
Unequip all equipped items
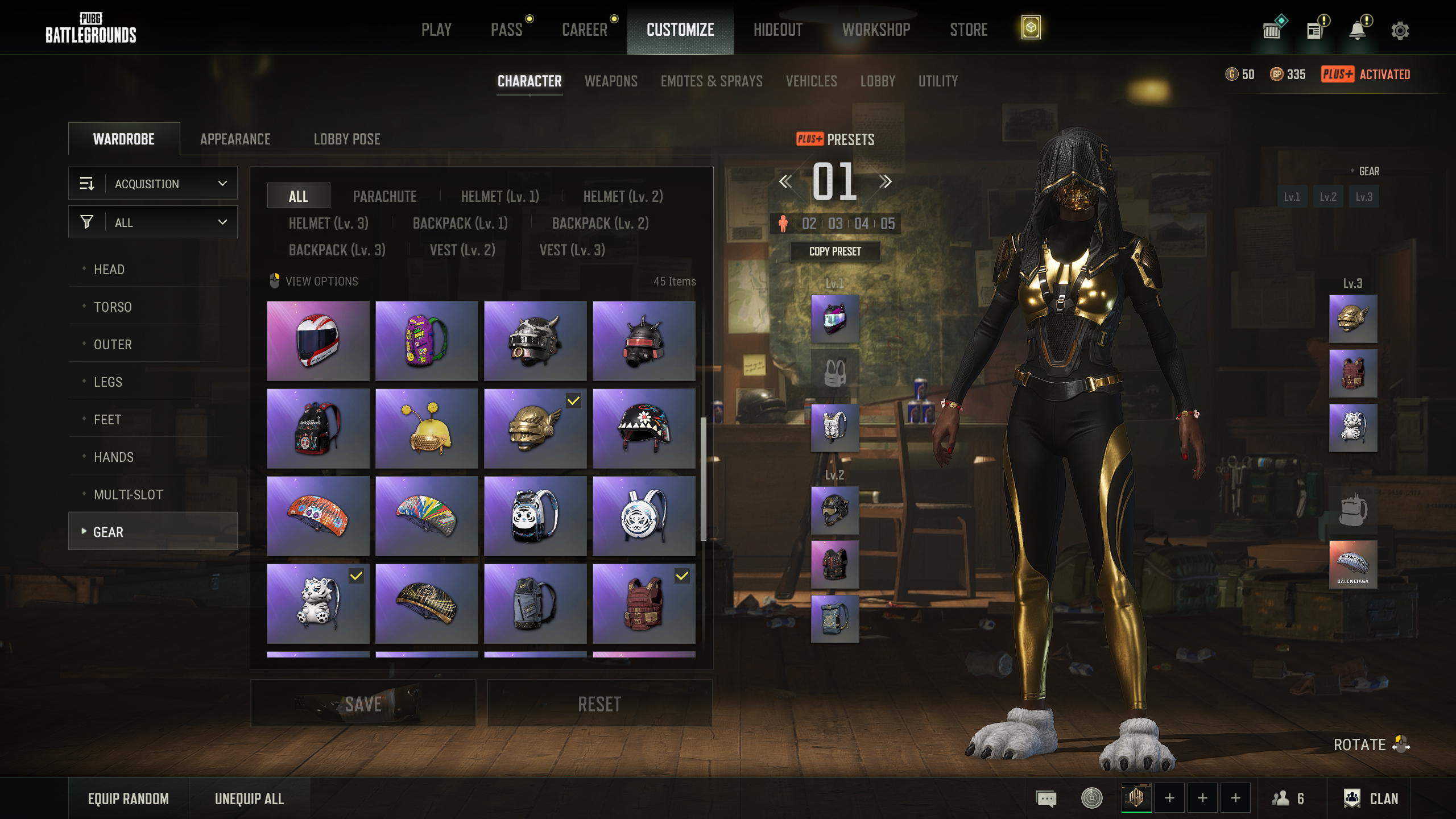click(249, 799)
